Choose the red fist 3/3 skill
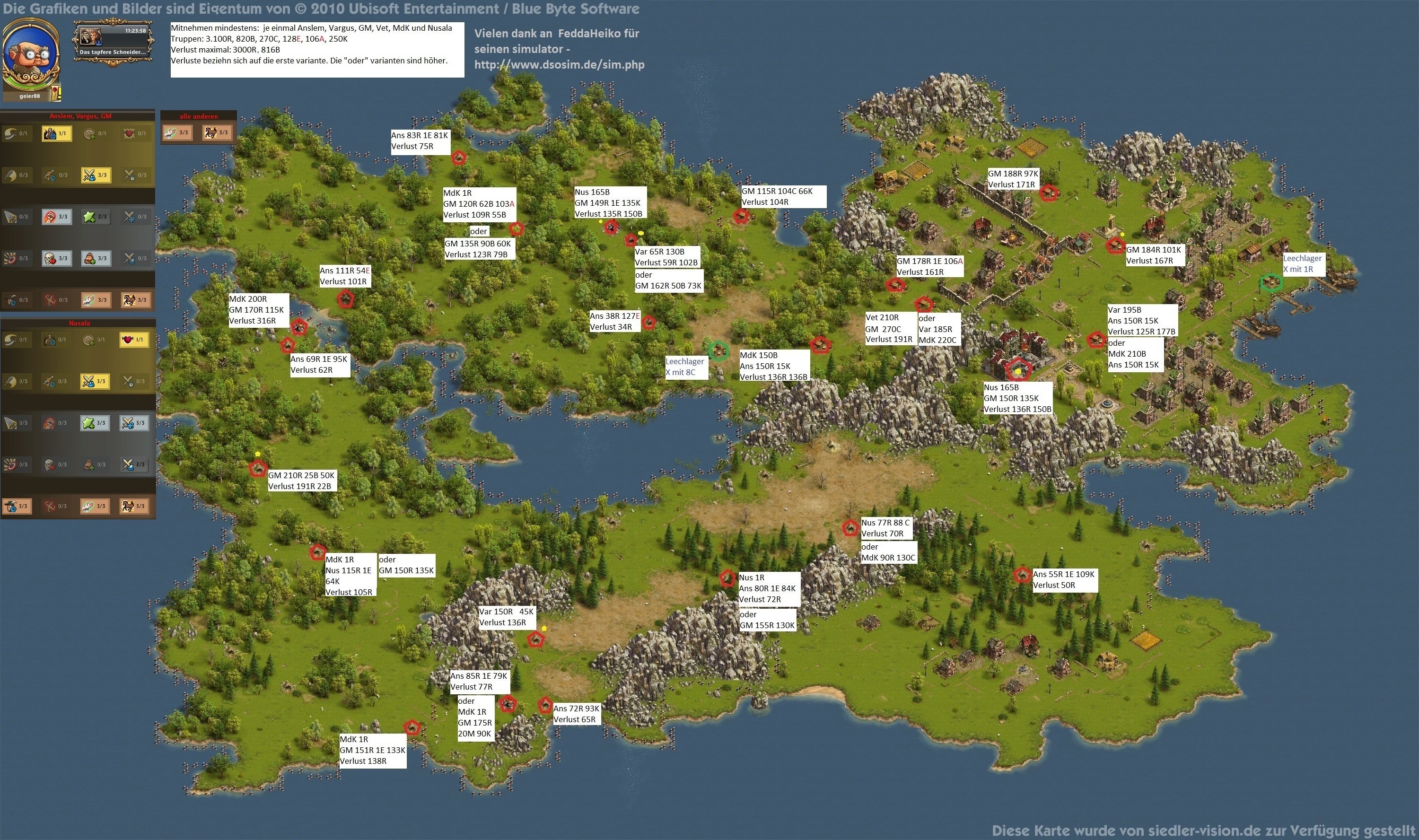The image size is (1419, 840). pos(57,217)
